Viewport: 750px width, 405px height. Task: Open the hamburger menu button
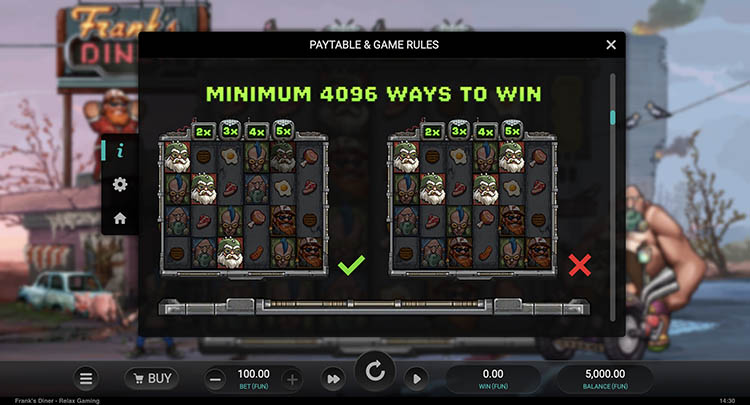(87, 378)
